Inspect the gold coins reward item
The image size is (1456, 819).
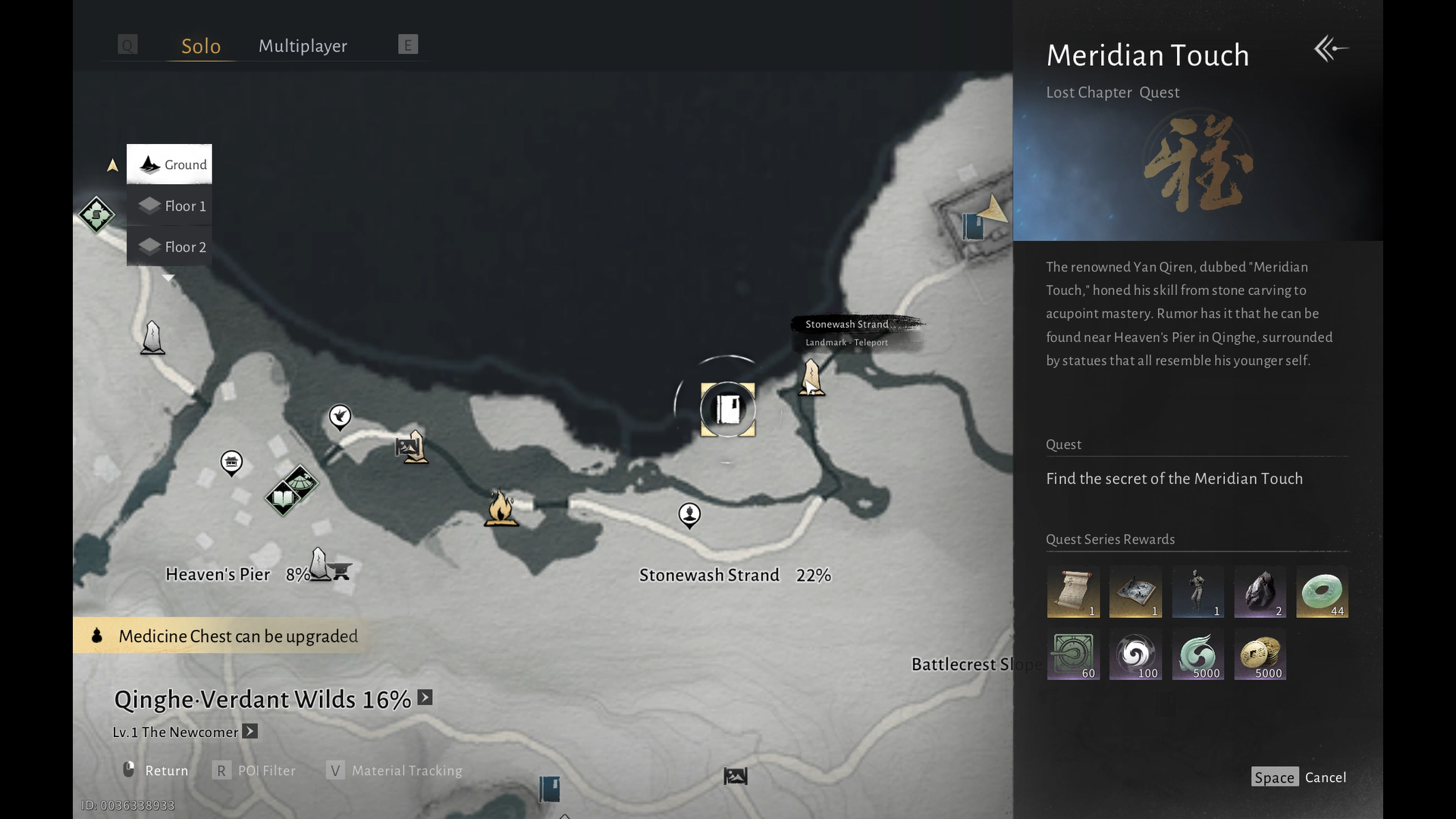coord(1260,654)
